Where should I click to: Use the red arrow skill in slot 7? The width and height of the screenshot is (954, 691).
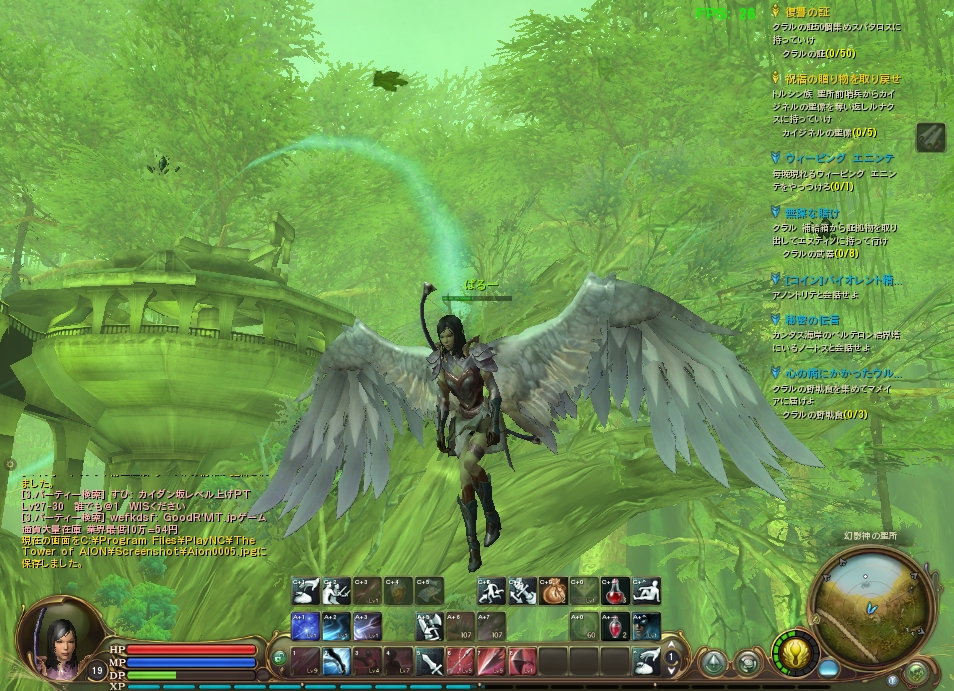click(x=492, y=660)
